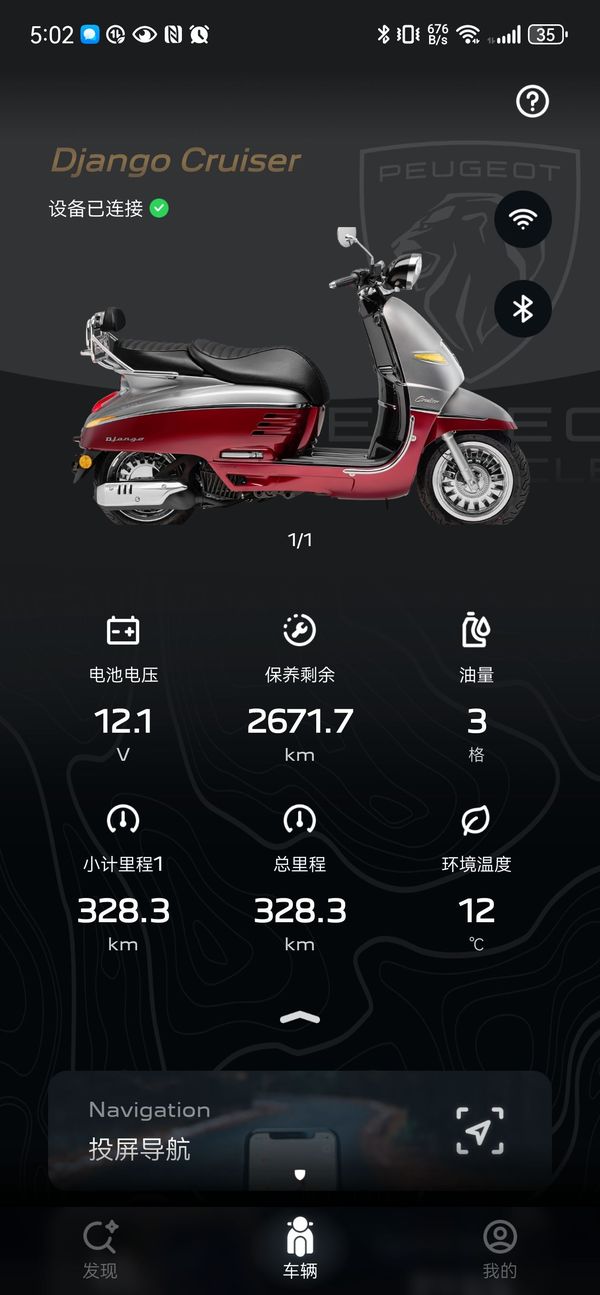Select the 电池电压 battery voltage tile

(123, 689)
